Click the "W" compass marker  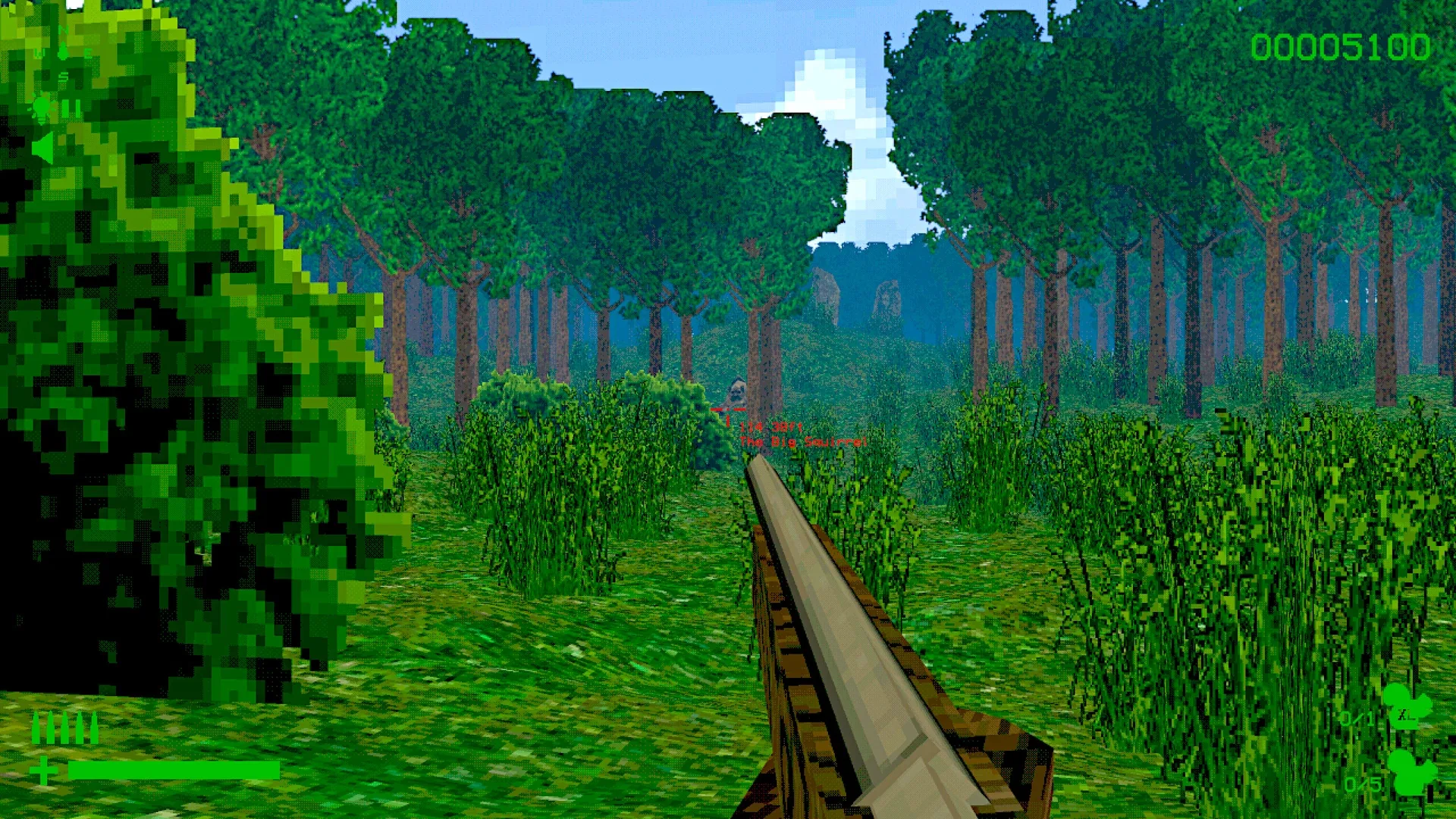tap(39, 52)
